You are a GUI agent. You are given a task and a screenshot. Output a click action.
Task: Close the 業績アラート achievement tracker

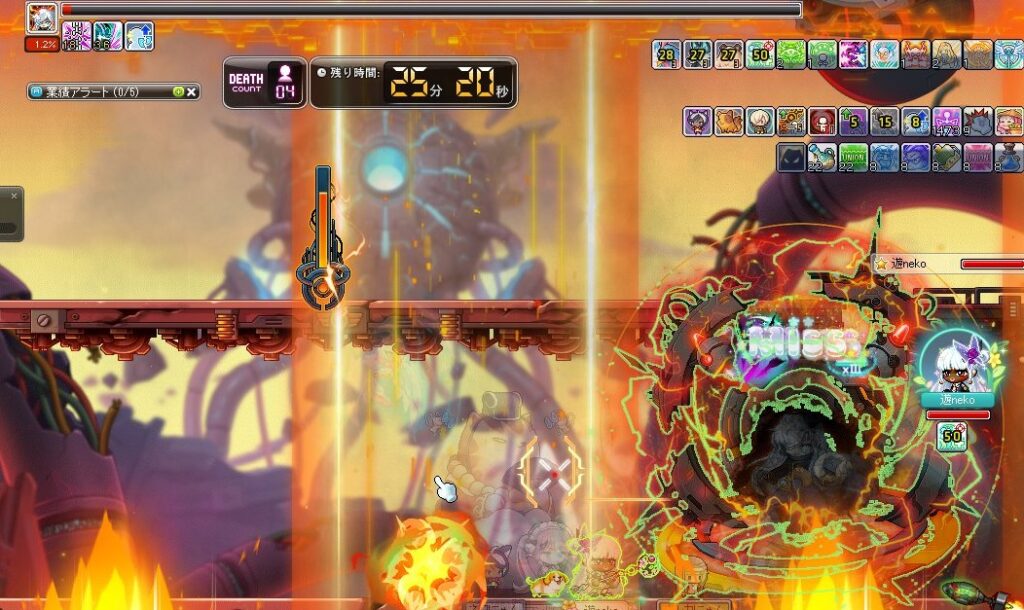point(192,92)
